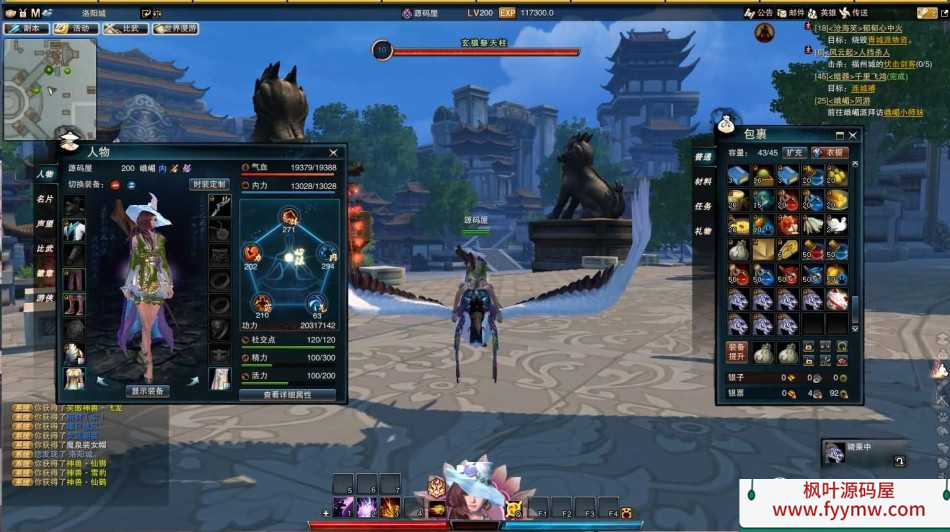
Task: Select the 礼物 gifts tab
Action: point(703,231)
